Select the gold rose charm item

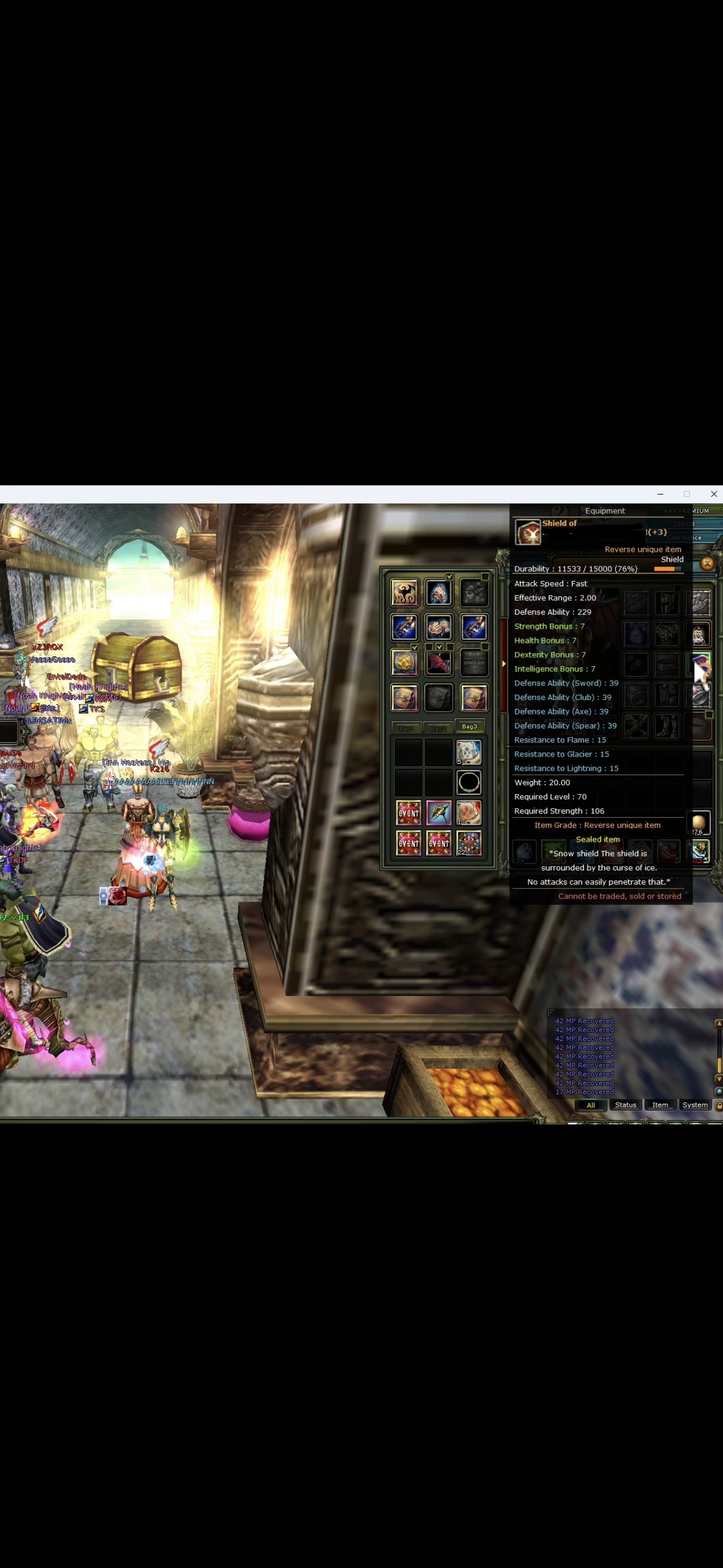click(x=404, y=664)
